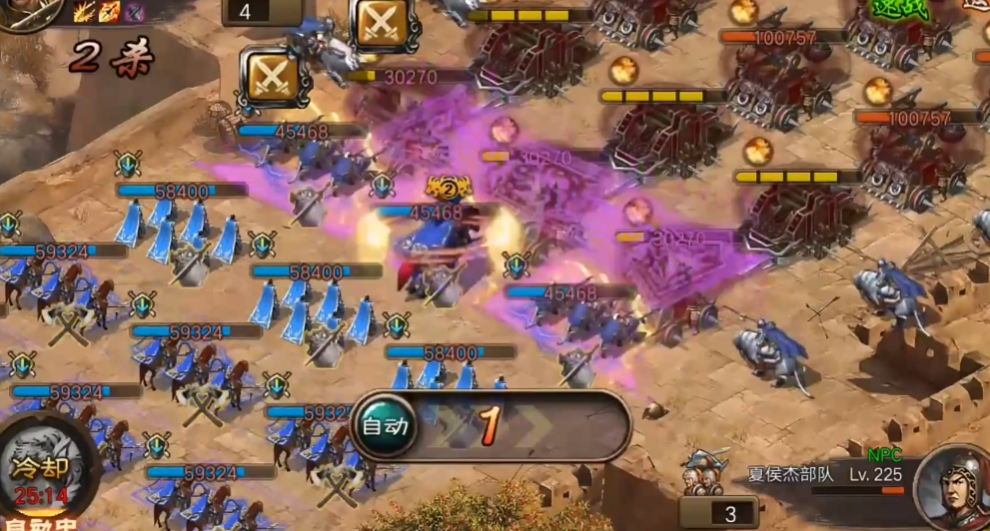Viewport: 990px width, 531px height.
Task: Open the enemy general 夏侯杰 portrait
Action: click(x=954, y=486)
